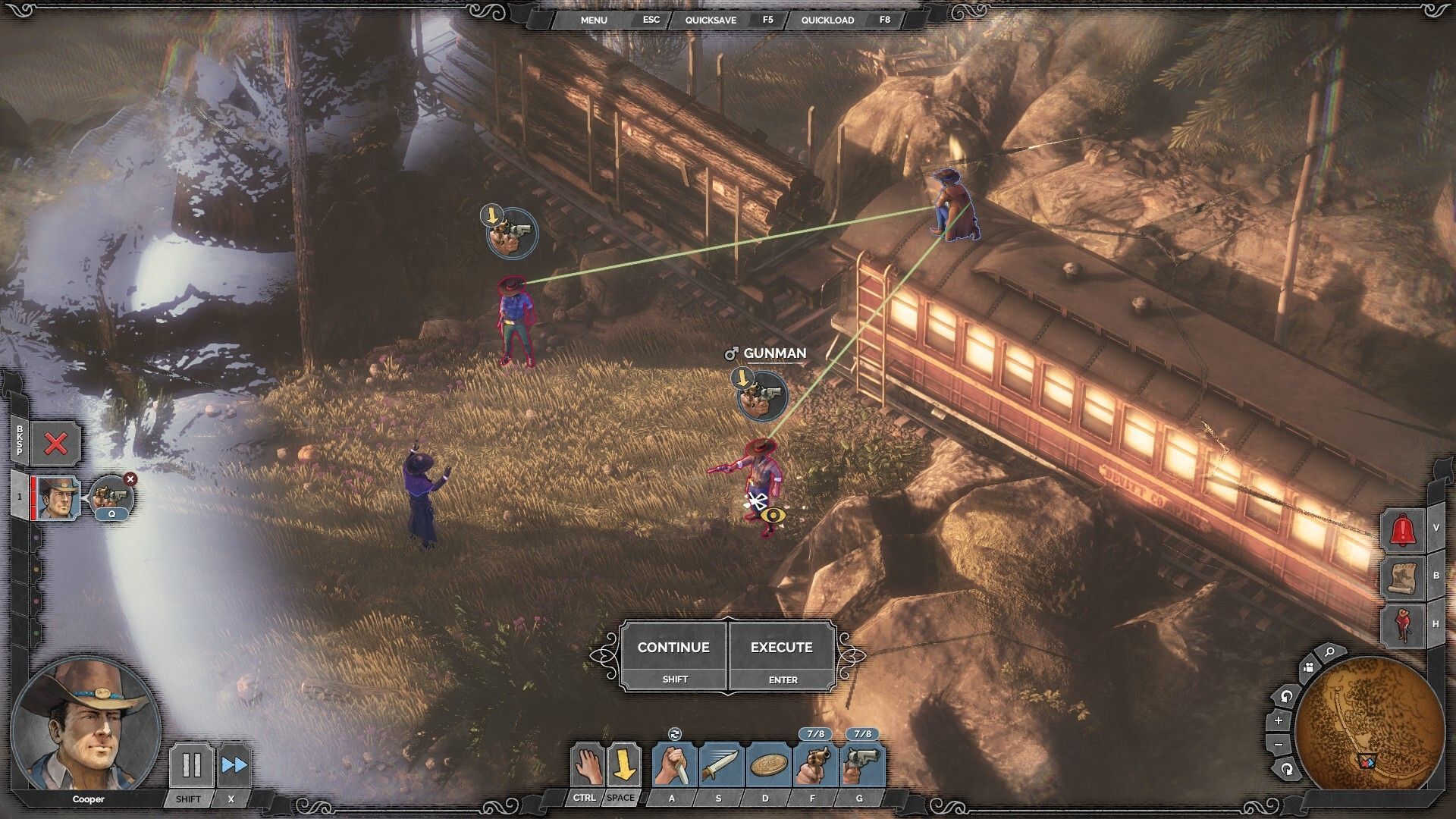The height and width of the screenshot is (819, 1456).
Task: Click the minimap
Action: [1369, 723]
